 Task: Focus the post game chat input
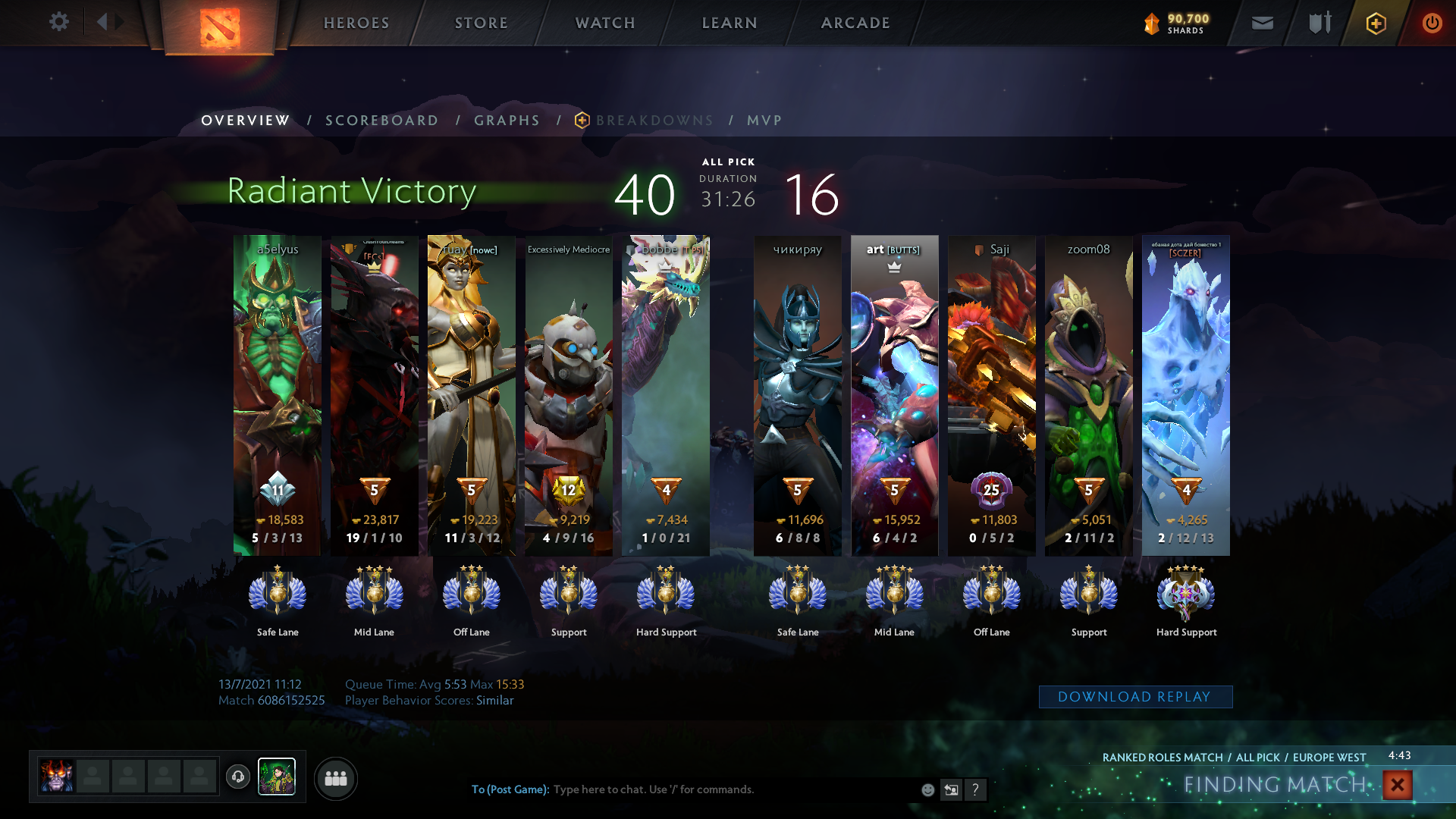(x=728, y=789)
